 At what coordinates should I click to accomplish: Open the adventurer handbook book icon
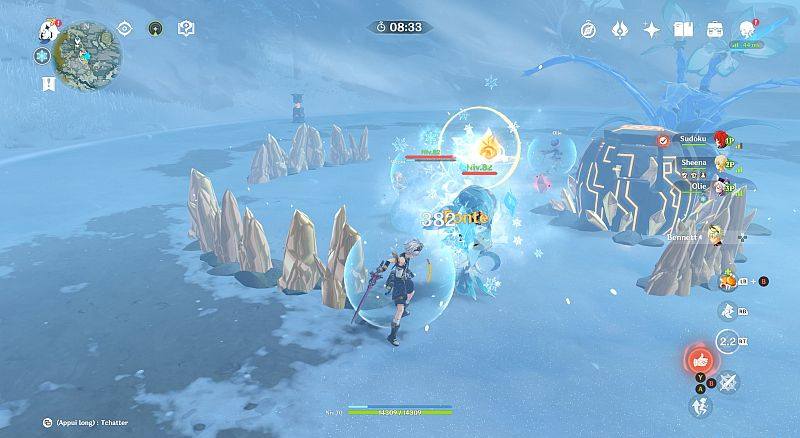[683, 30]
